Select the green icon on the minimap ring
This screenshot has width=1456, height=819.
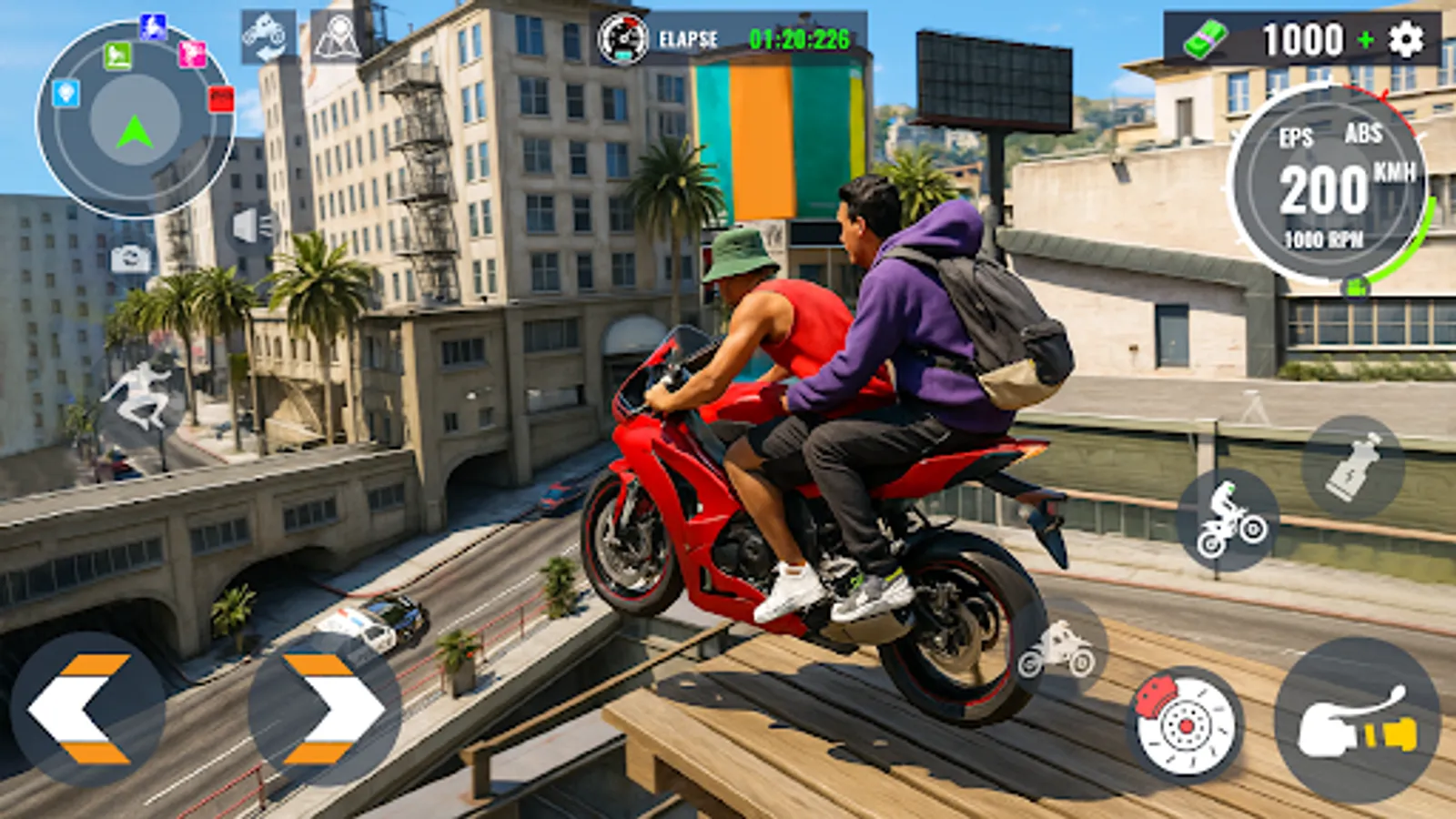point(116,55)
